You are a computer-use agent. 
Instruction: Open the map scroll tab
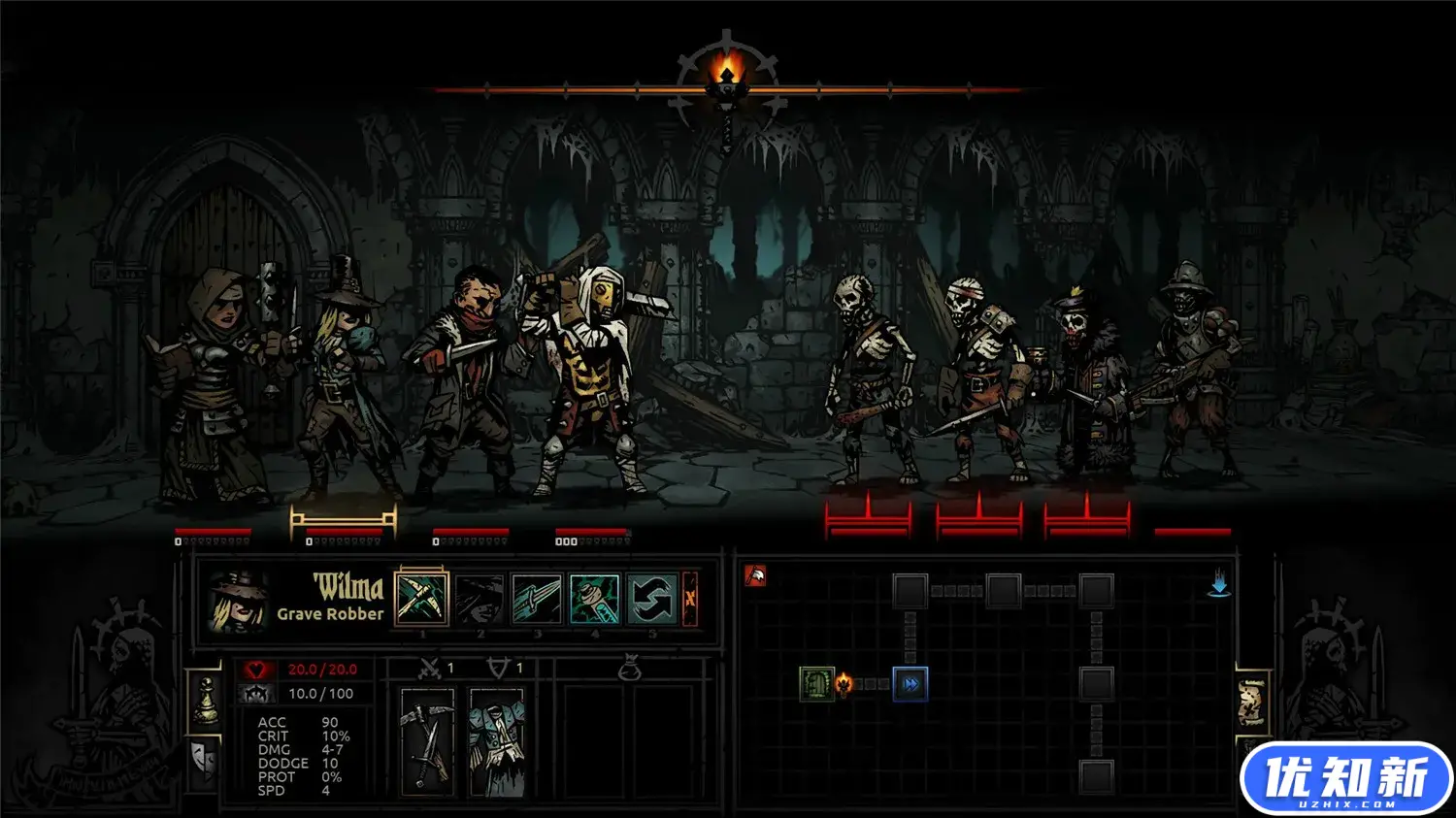[x=1252, y=702]
